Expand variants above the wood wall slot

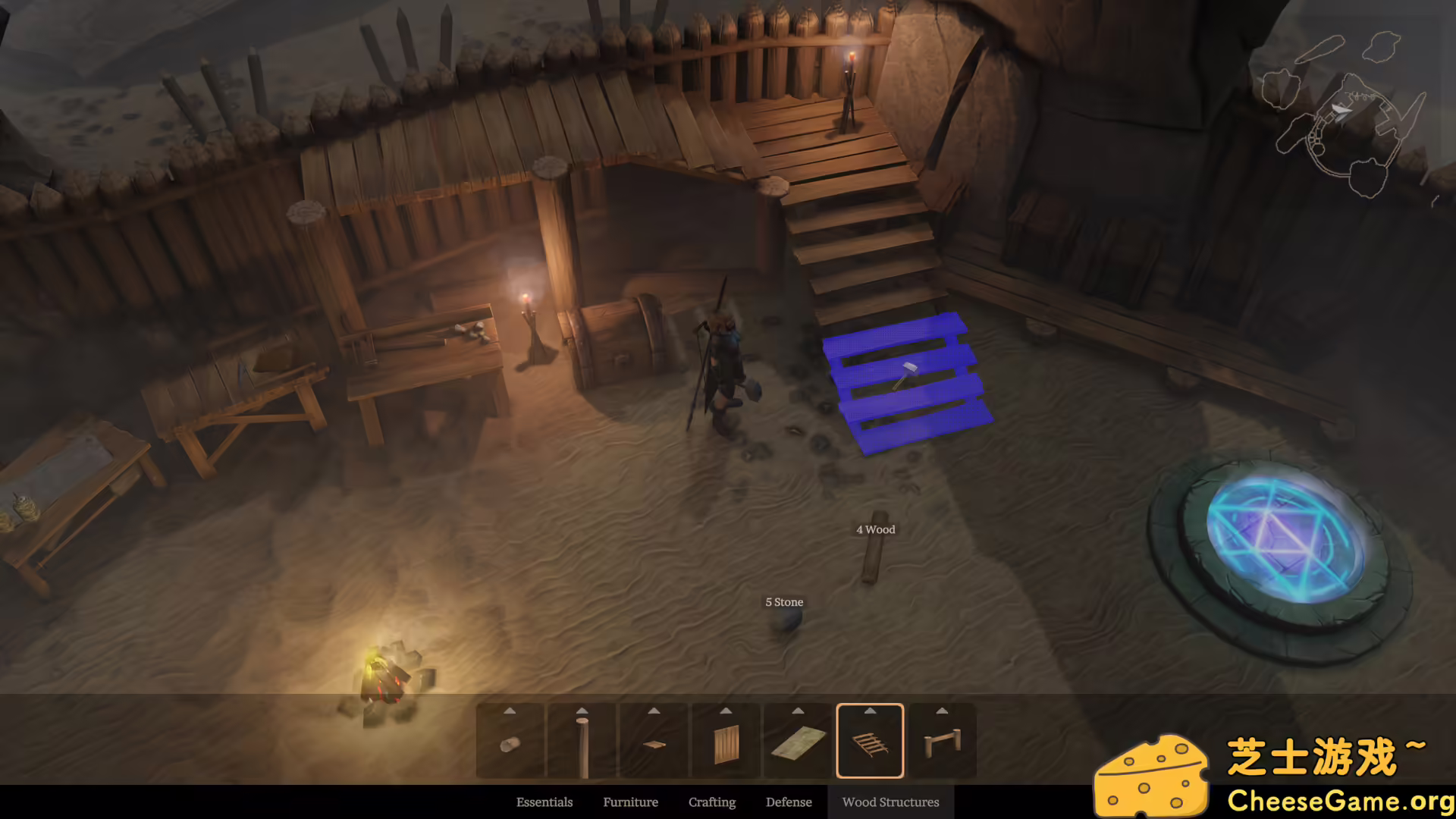[724, 711]
